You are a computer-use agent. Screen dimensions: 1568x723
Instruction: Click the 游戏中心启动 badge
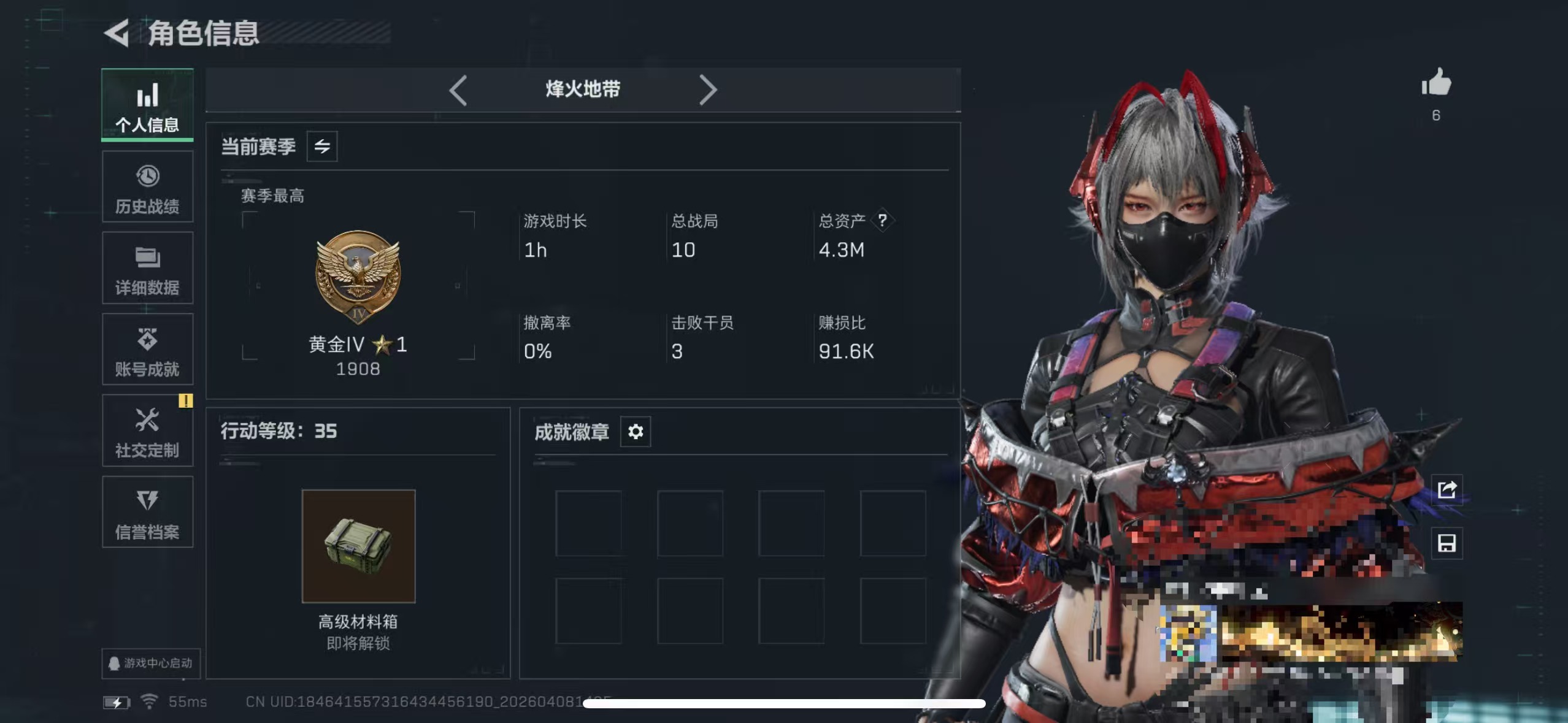[151, 664]
